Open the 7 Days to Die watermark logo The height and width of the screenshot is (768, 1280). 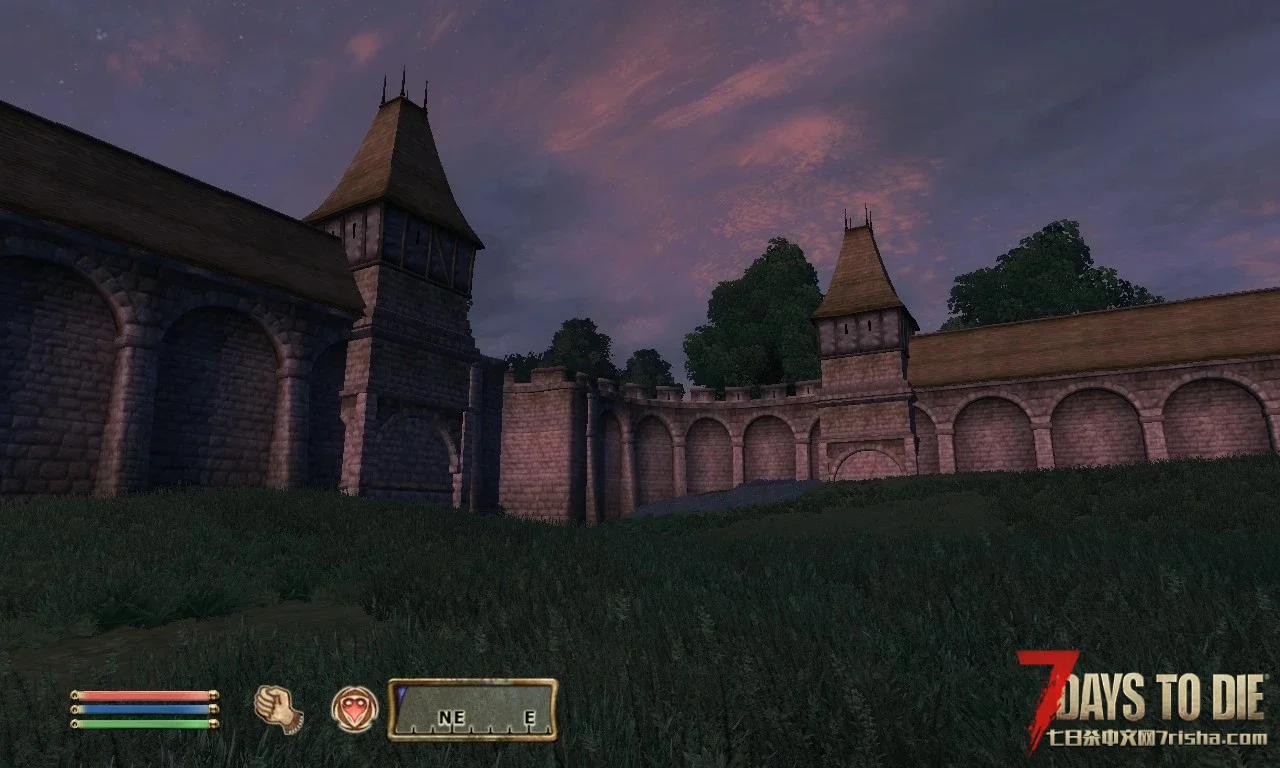pyautogui.click(x=1142, y=700)
